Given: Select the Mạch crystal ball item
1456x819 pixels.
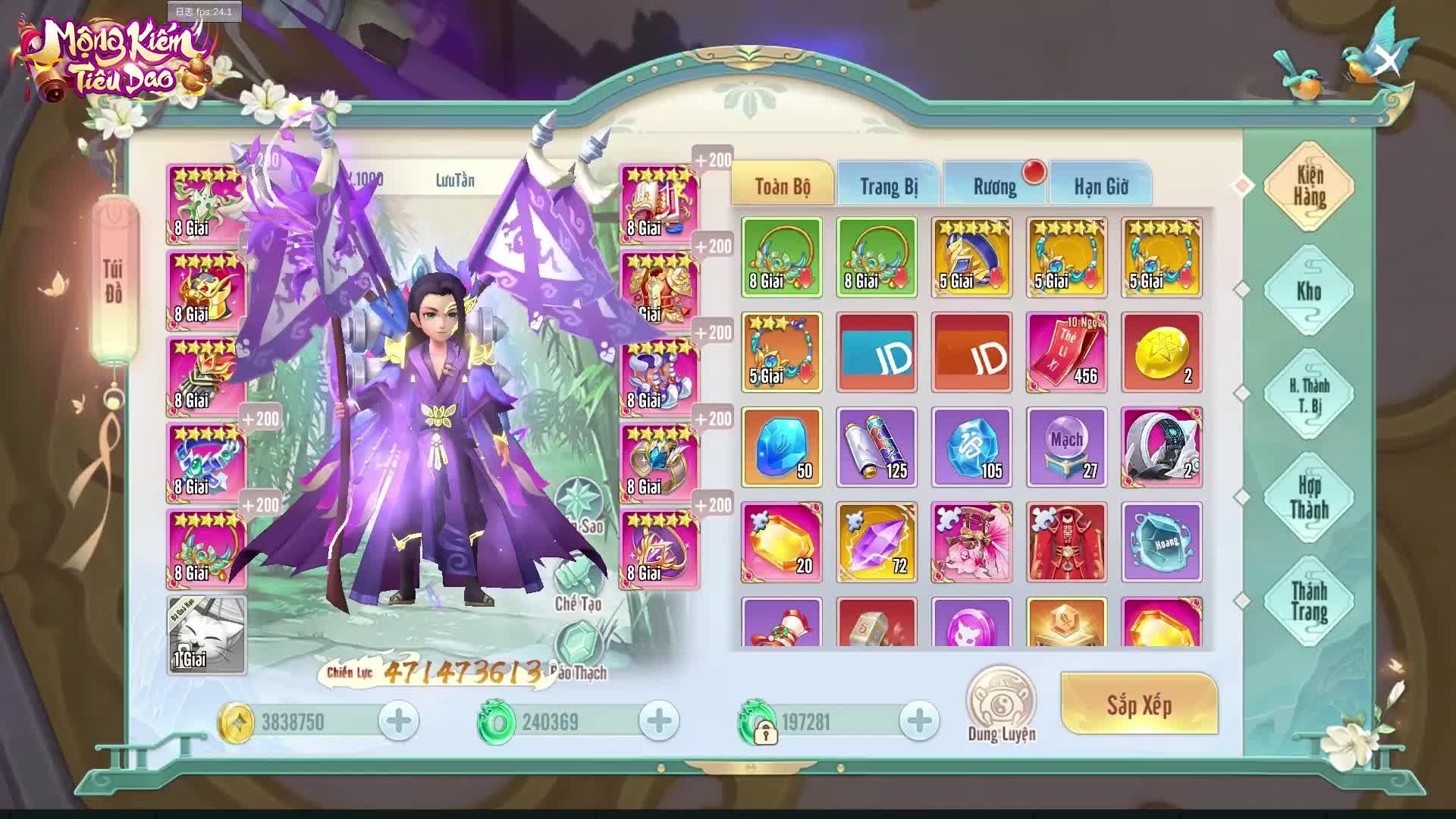Looking at the screenshot, I should click(x=1066, y=447).
